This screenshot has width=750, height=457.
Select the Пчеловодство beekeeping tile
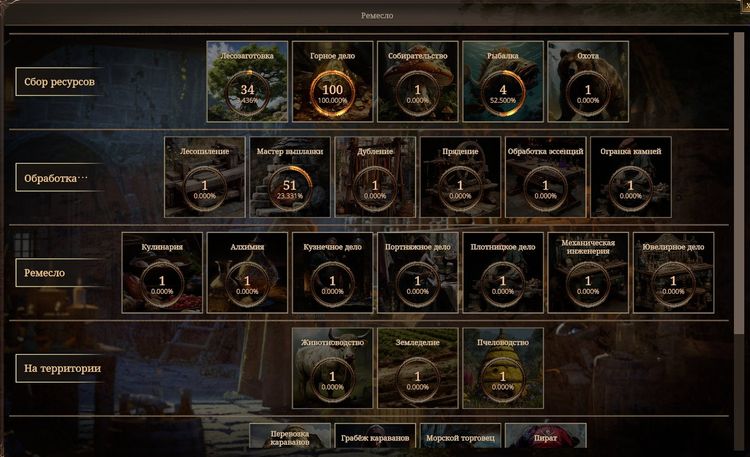(503, 368)
